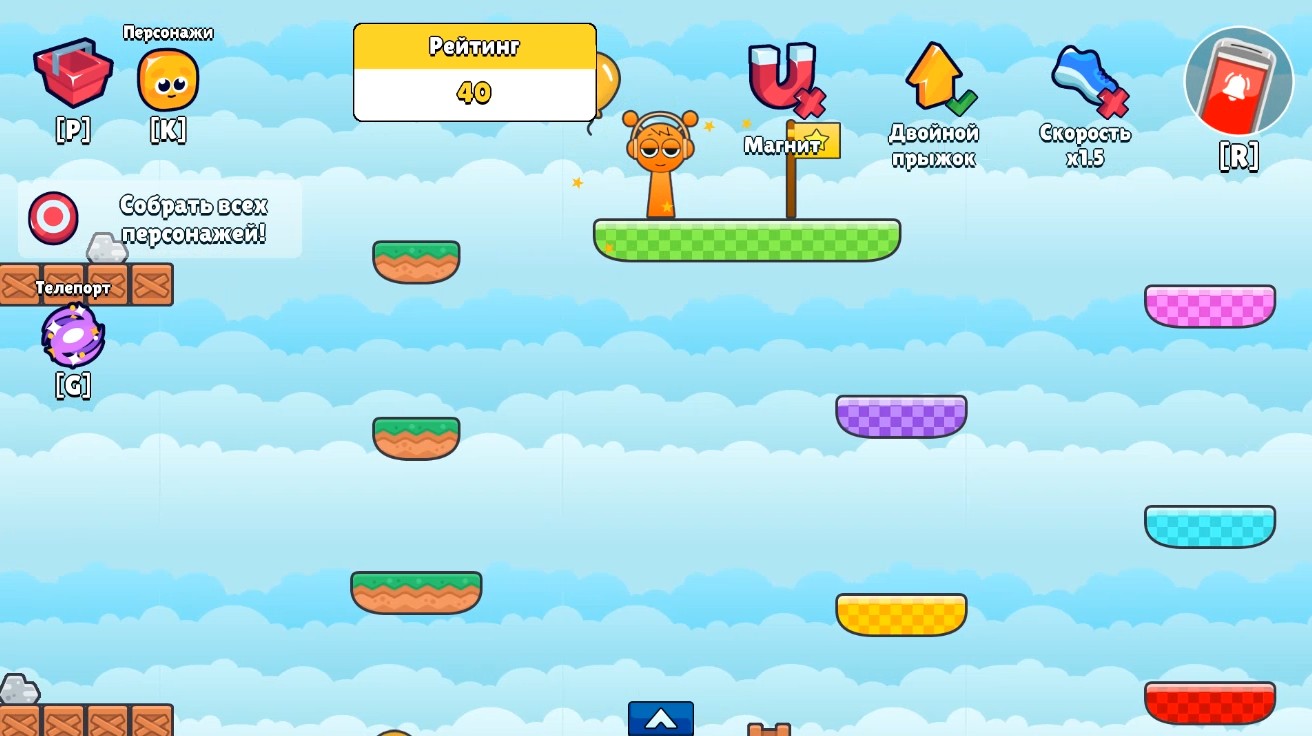
Task: Enter the purple donut Телепорт portal
Action: coord(72,336)
